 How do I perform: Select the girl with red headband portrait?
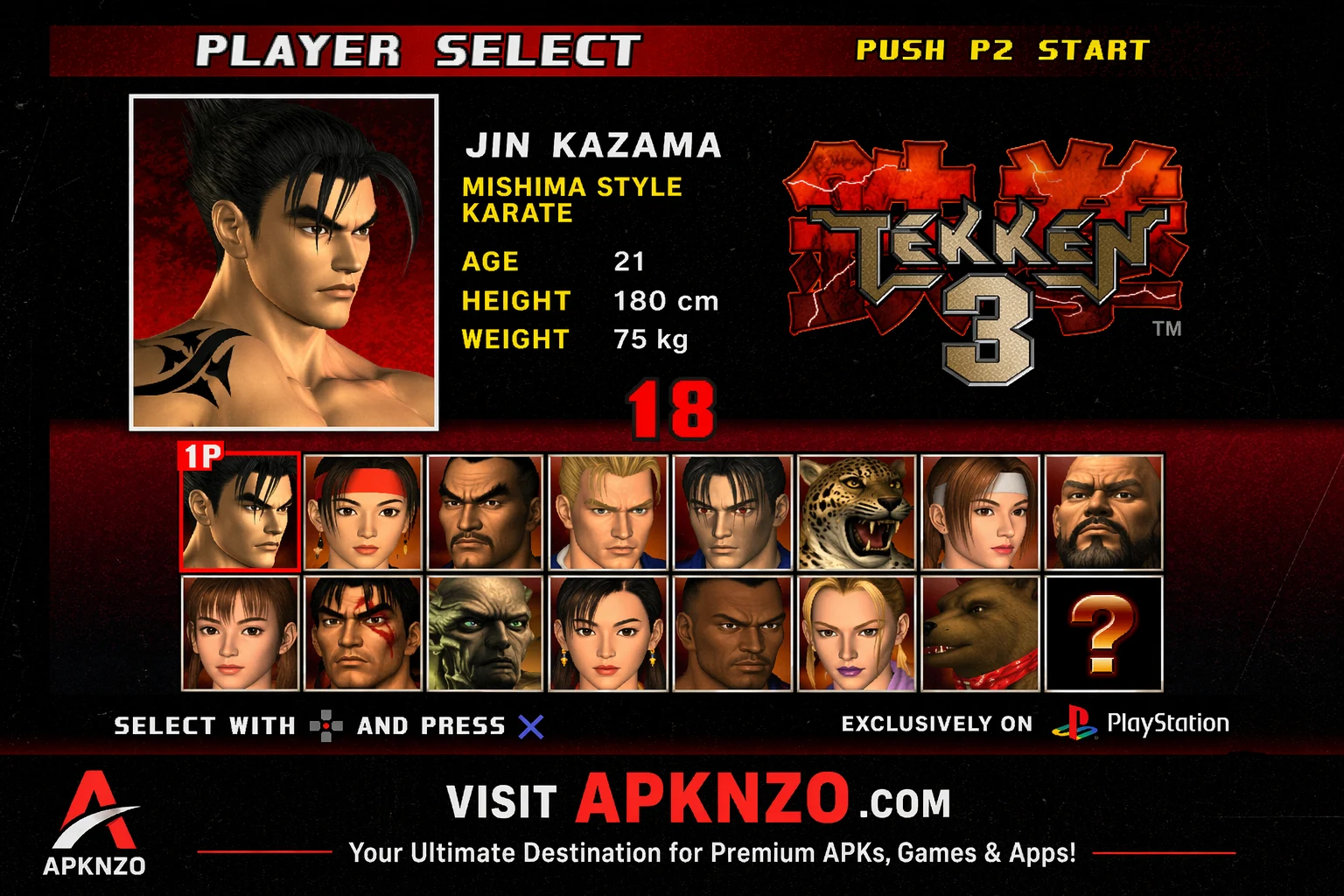click(363, 511)
